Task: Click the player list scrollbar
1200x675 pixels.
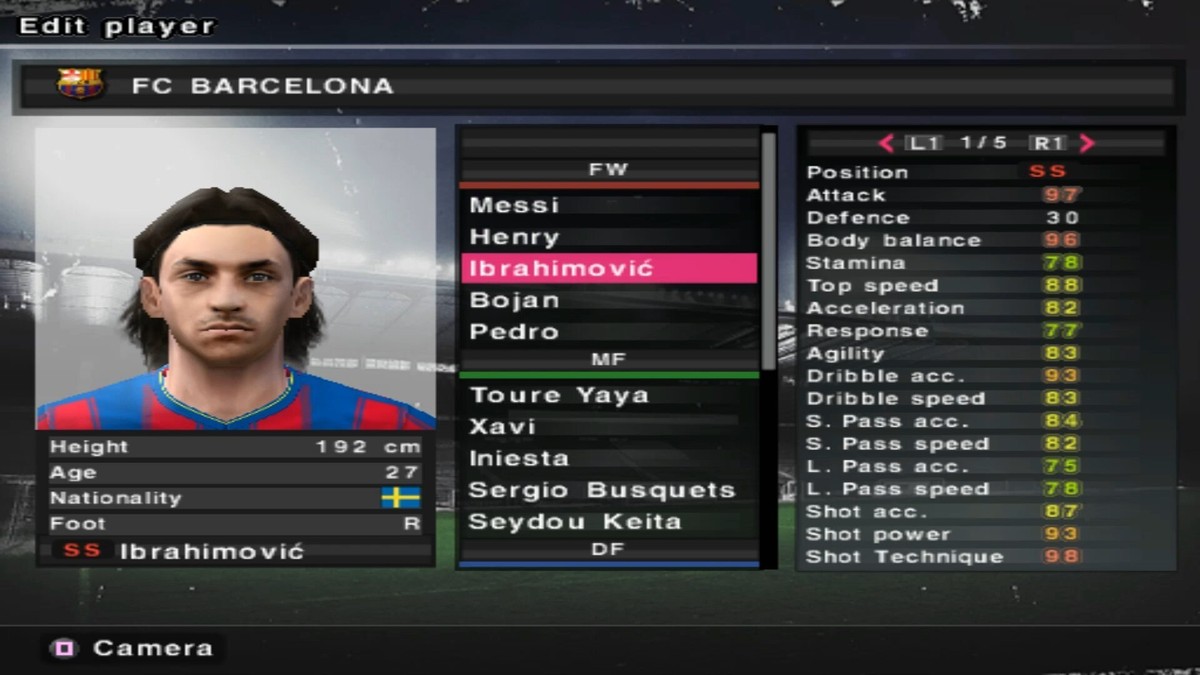Action: [768, 250]
